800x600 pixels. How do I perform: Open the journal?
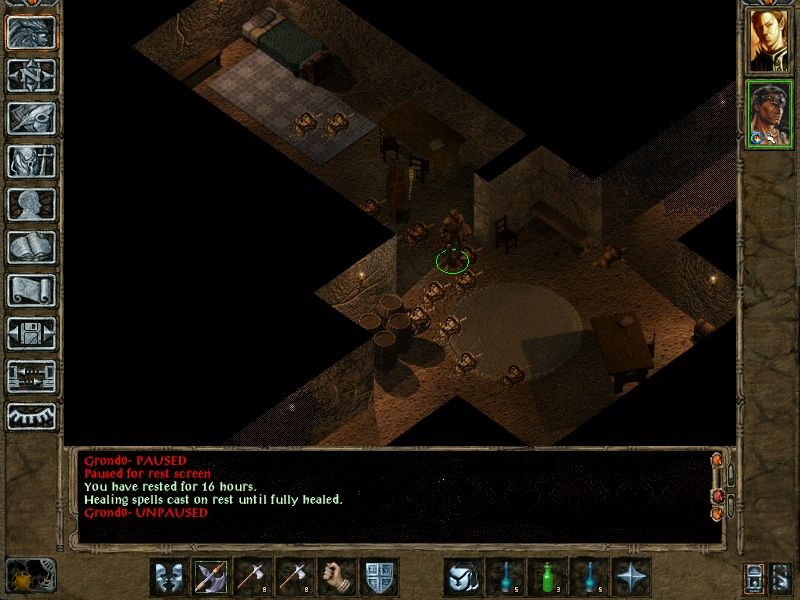point(31,118)
